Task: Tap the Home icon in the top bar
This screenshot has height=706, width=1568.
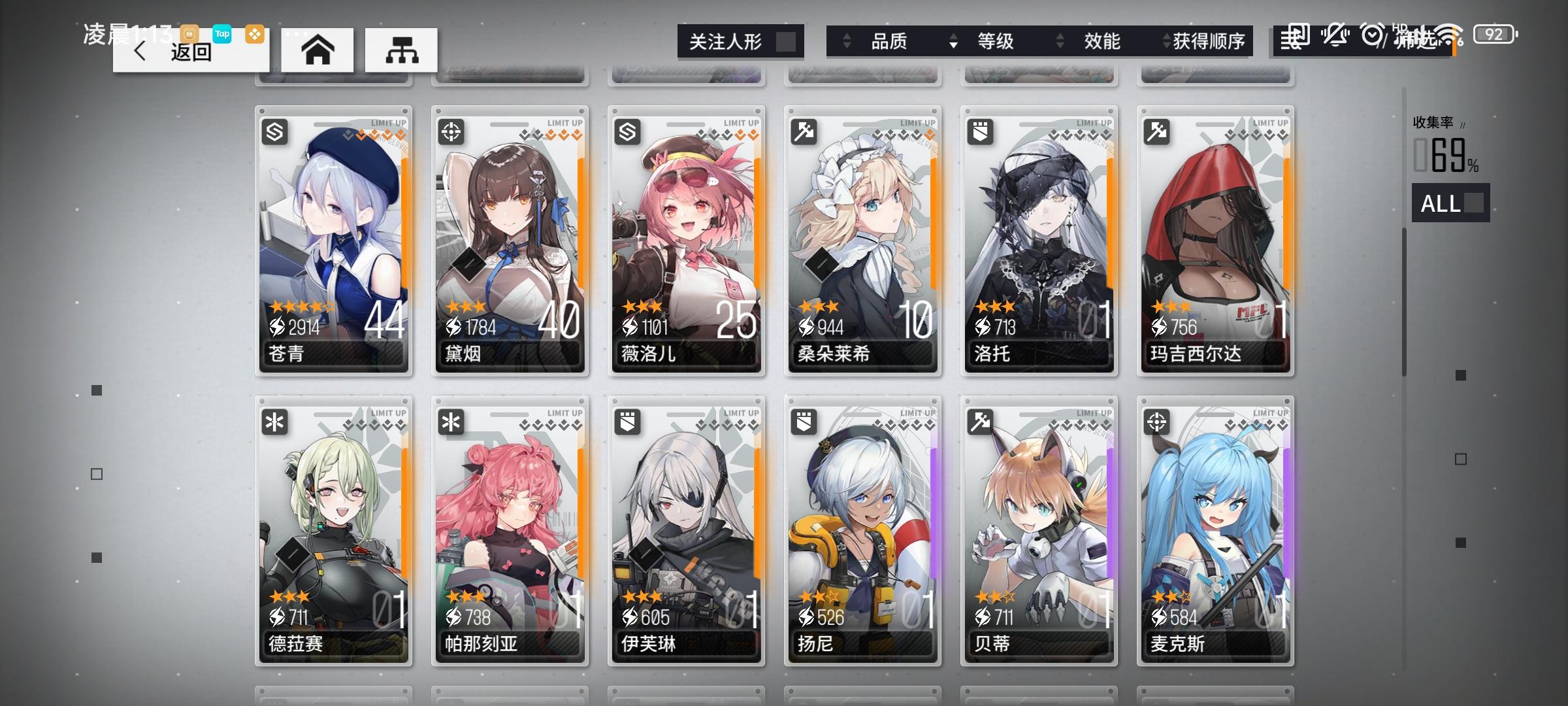Action: tap(318, 50)
